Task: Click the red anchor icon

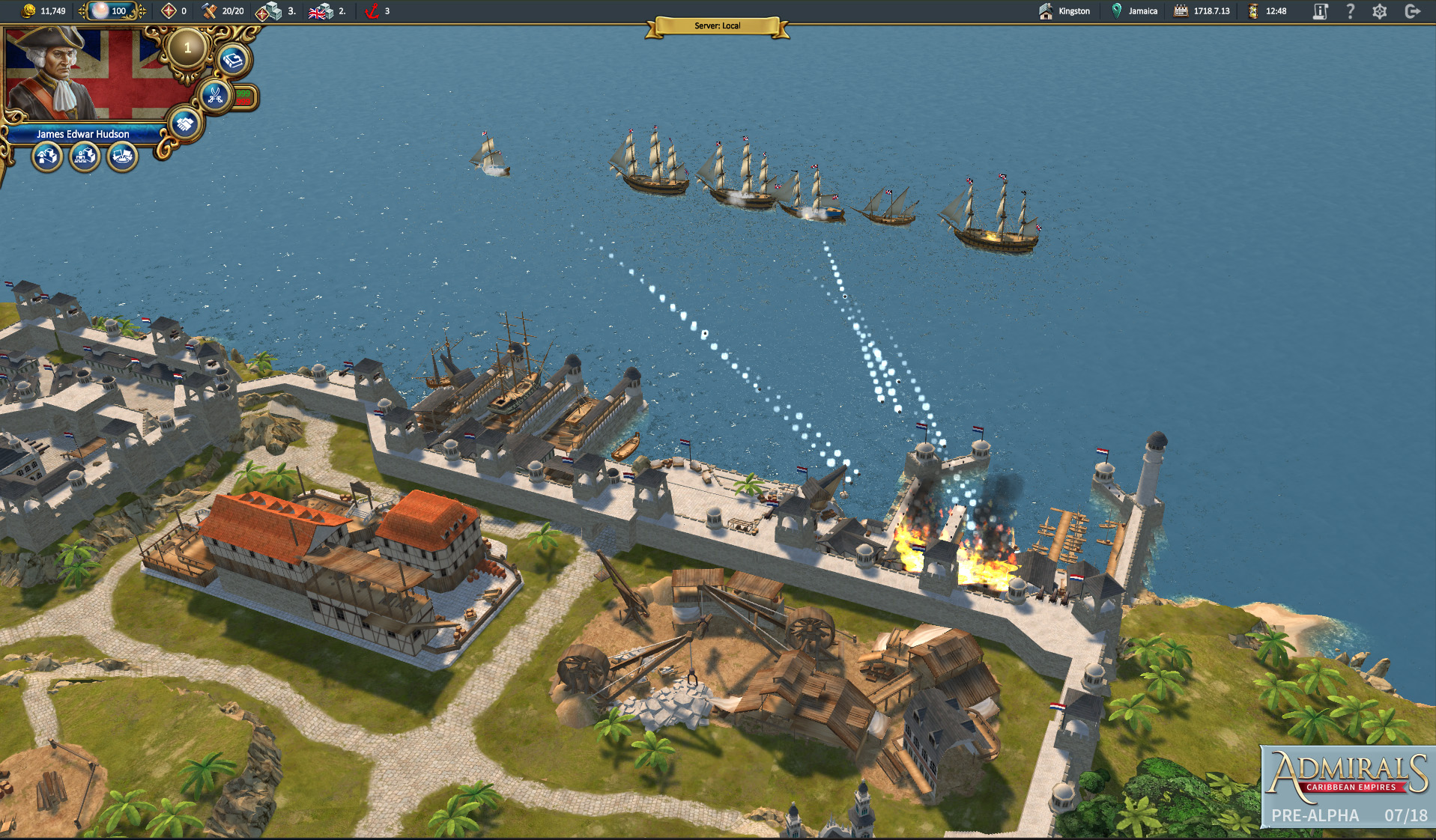Action: click(x=372, y=11)
